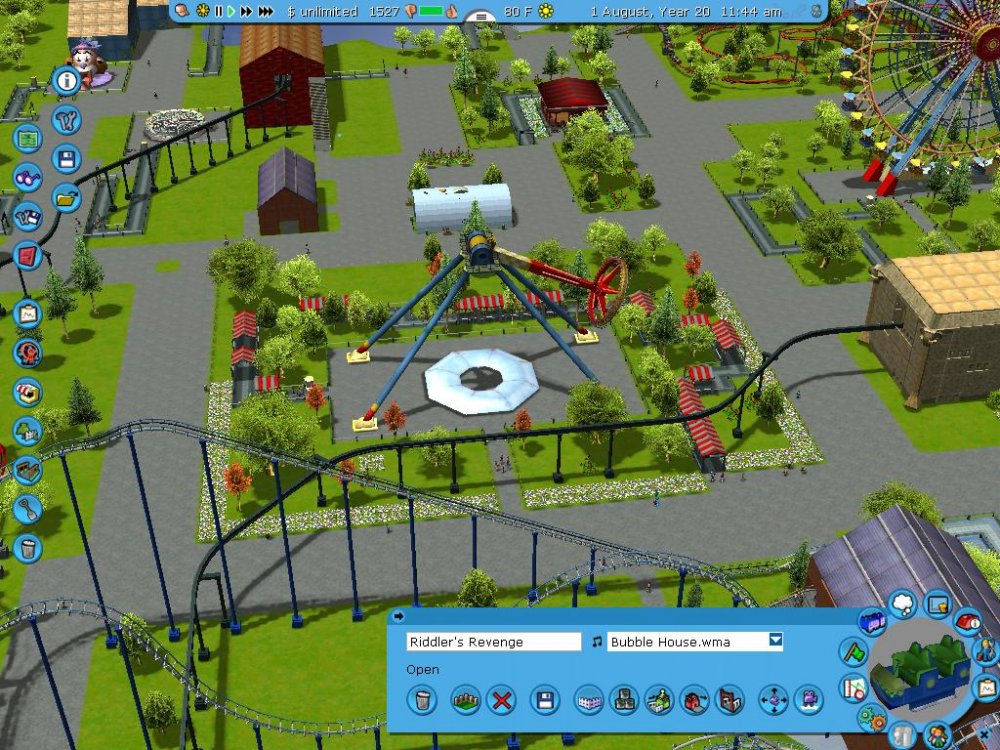The image size is (1000, 750).
Task: Open the ride entrance and exit placement button
Action: click(x=695, y=699)
